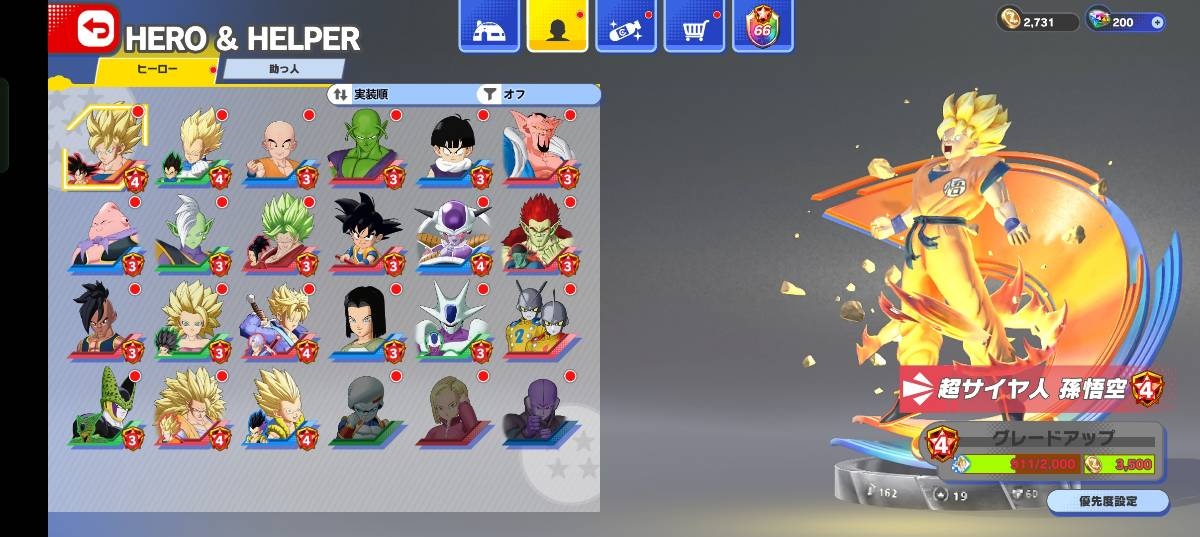
Task: Switch to the 助っ人 helper tab
Action: click(x=282, y=70)
